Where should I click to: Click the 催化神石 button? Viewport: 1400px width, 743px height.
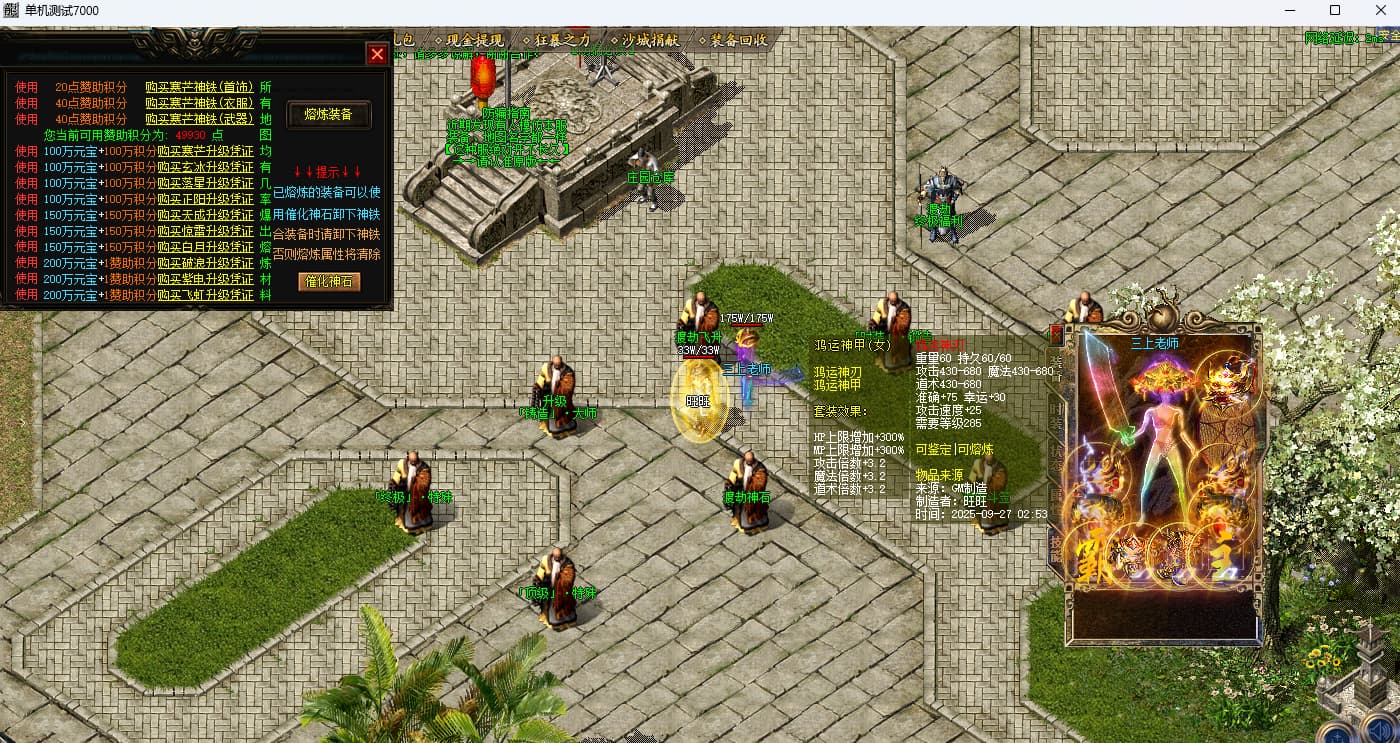(329, 282)
